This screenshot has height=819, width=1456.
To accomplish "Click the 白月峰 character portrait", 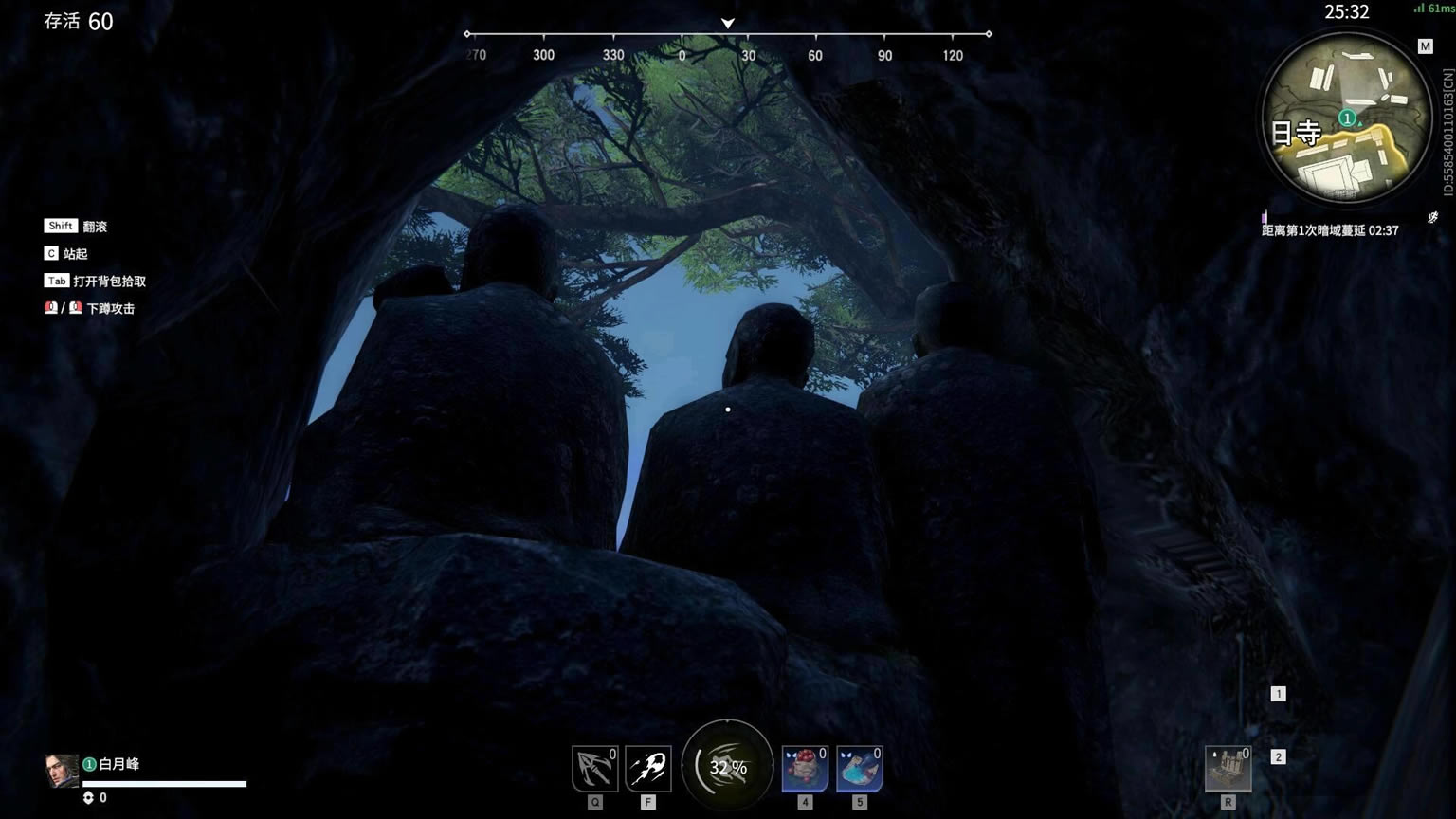I will point(62,771).
